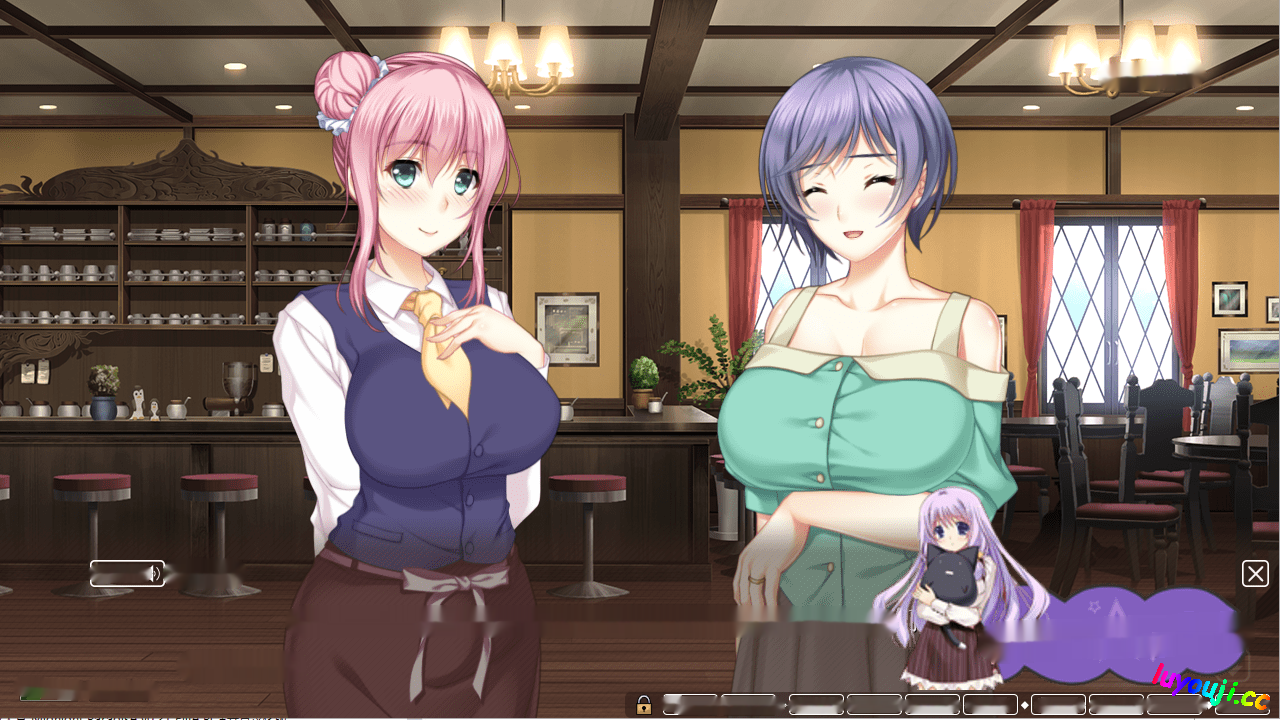Click the X icon to hide the message window
The width and height of the screenshot is (1280, 720).
coord(1256,573)
